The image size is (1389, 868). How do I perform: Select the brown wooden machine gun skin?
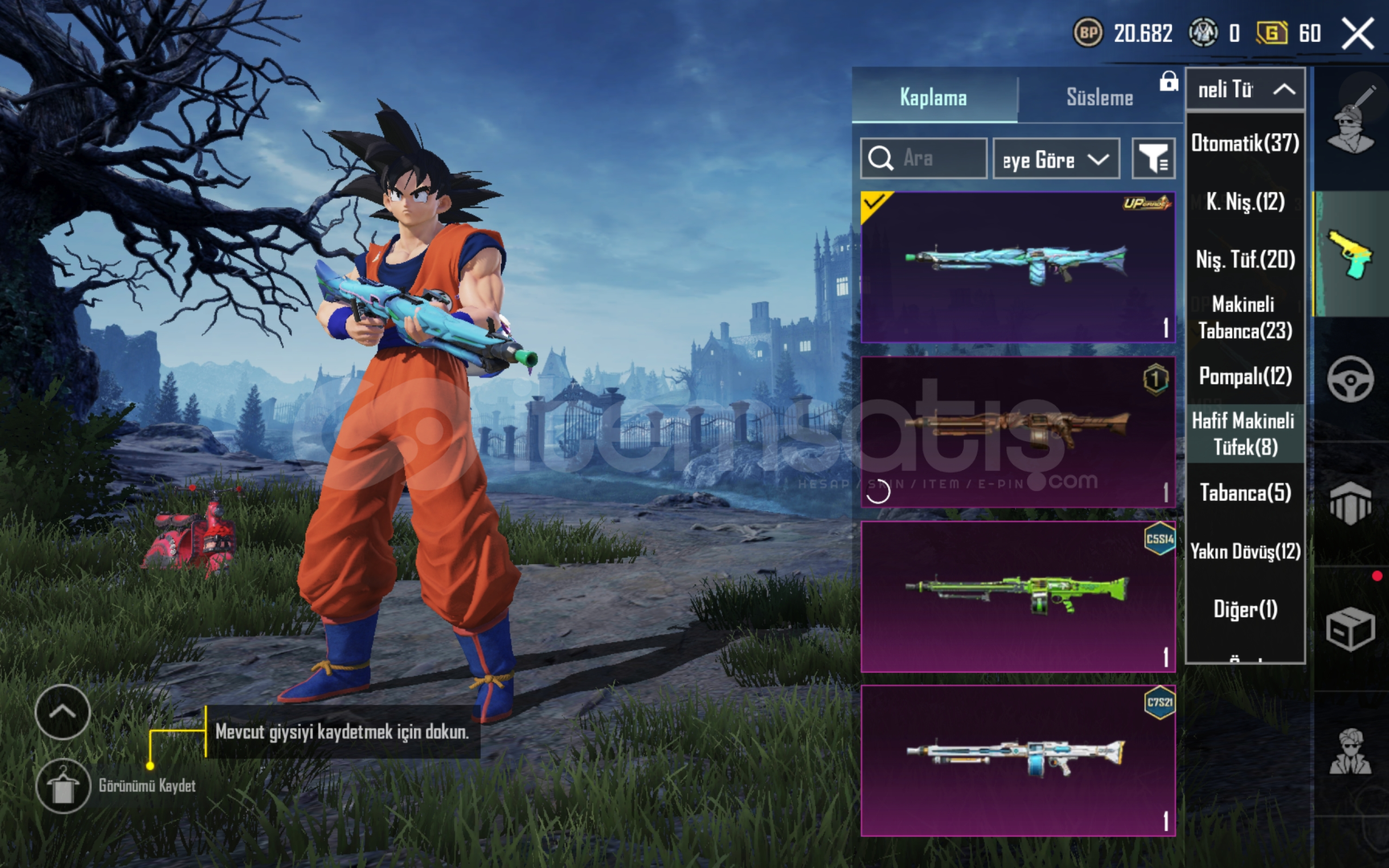1018,432
